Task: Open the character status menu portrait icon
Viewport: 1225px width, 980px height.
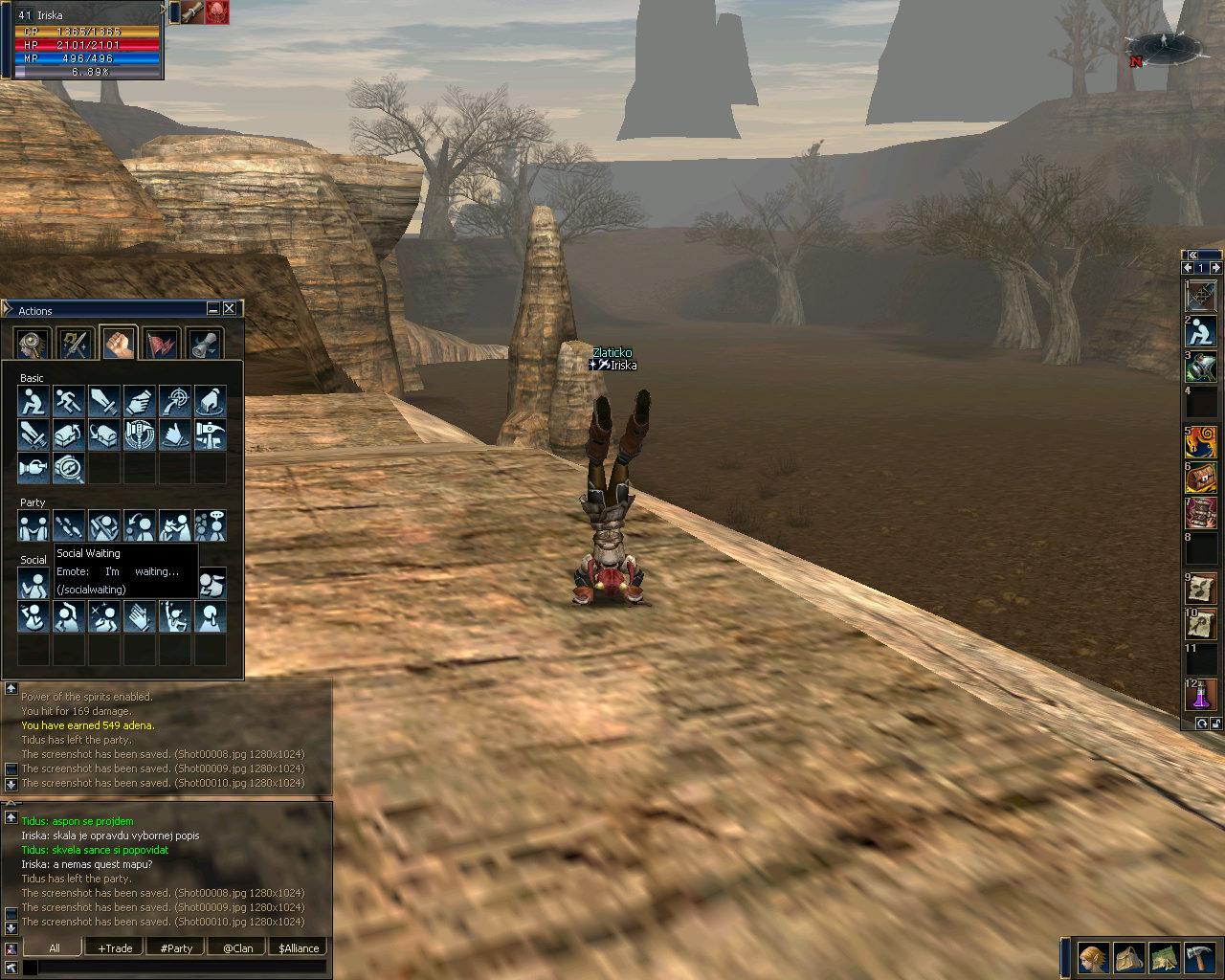Action: pyautogui.click(x=1092, y=957)
